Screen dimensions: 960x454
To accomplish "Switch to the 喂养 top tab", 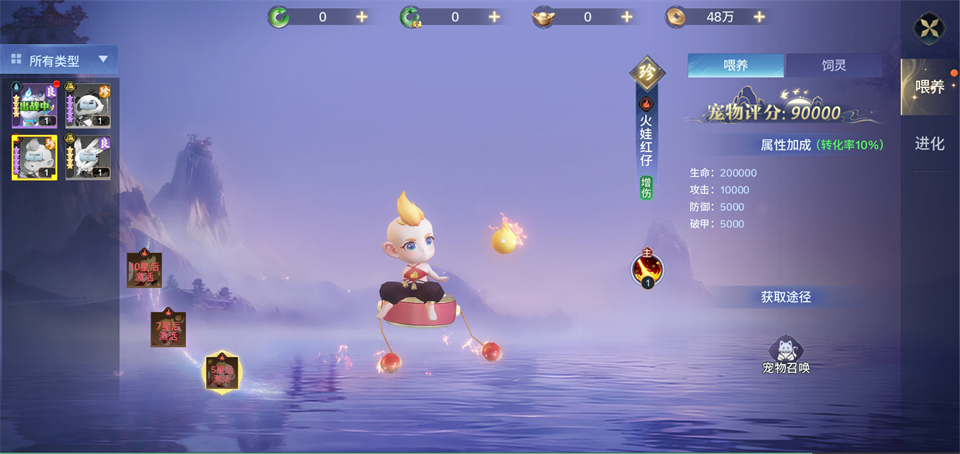I will 735,66.
